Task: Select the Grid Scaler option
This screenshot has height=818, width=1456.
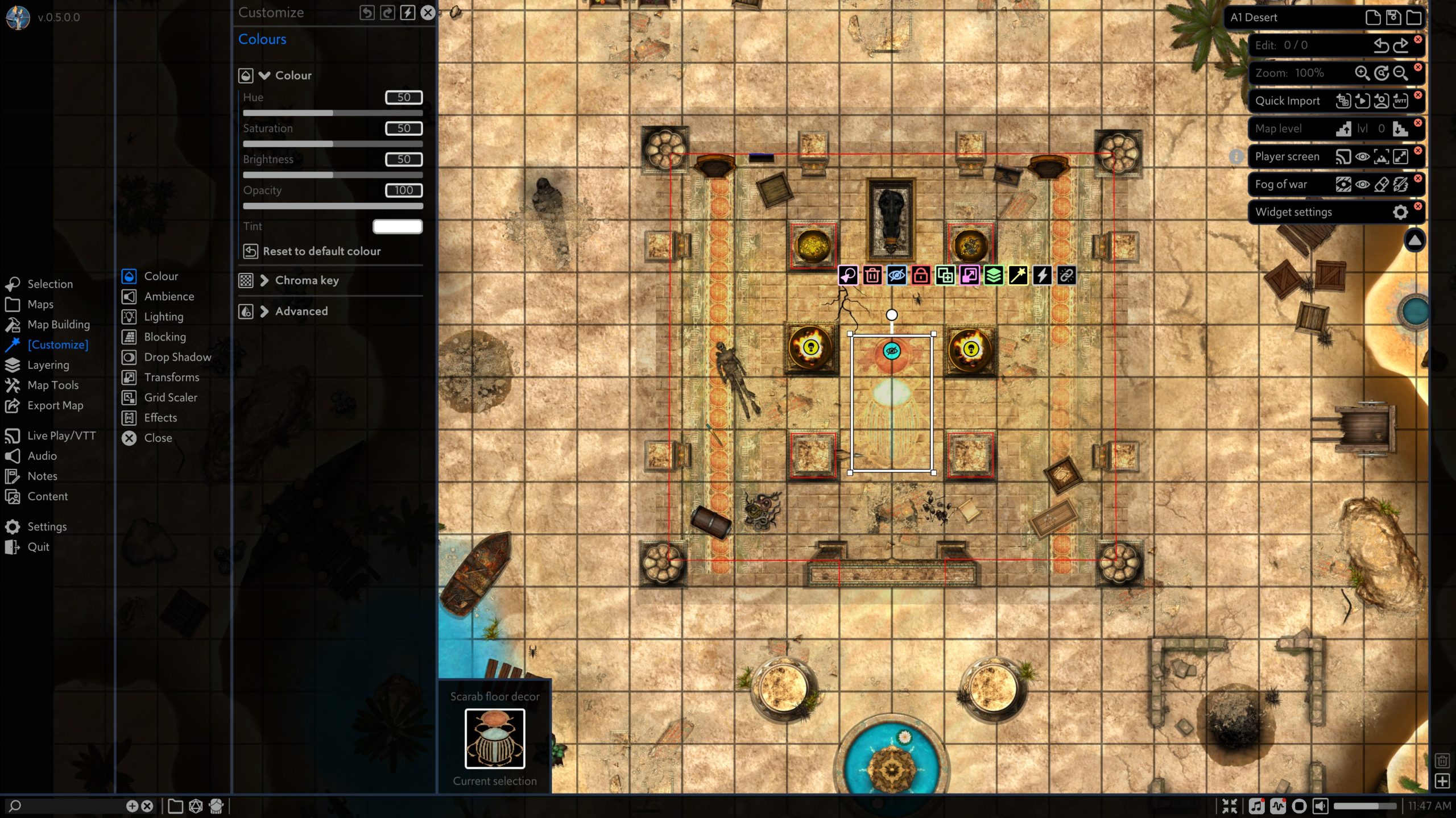Action: pyautogui.click(x=170, y=397)
